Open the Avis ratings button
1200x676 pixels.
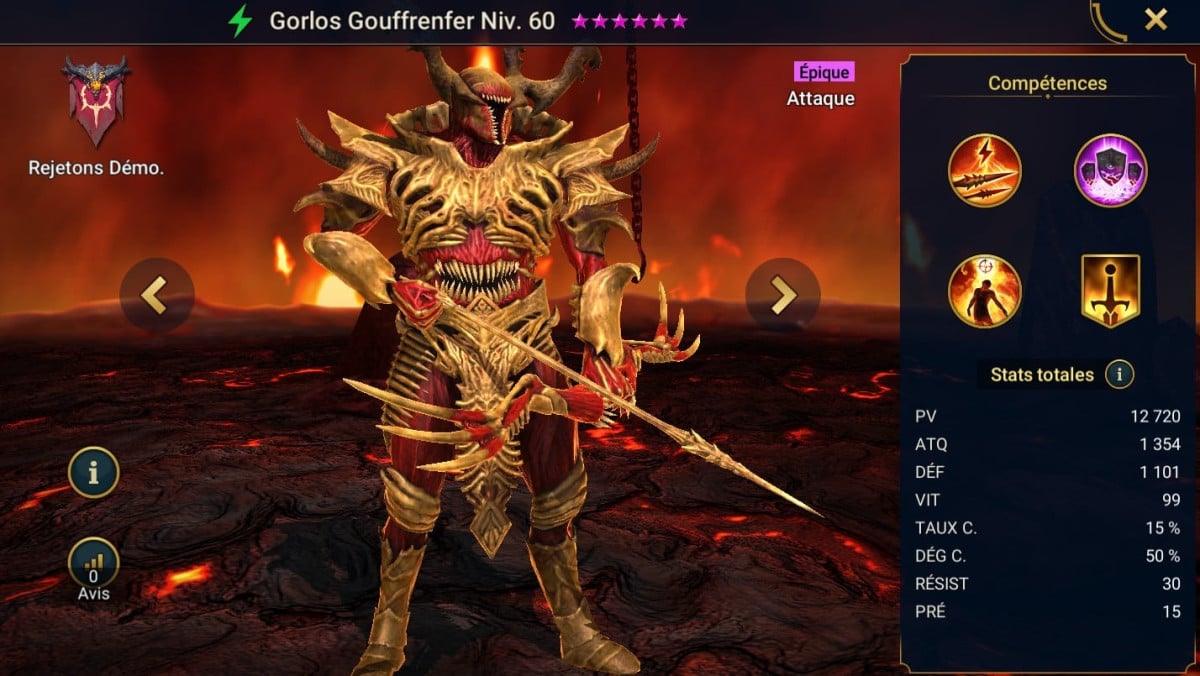click(x=94, y=565)
